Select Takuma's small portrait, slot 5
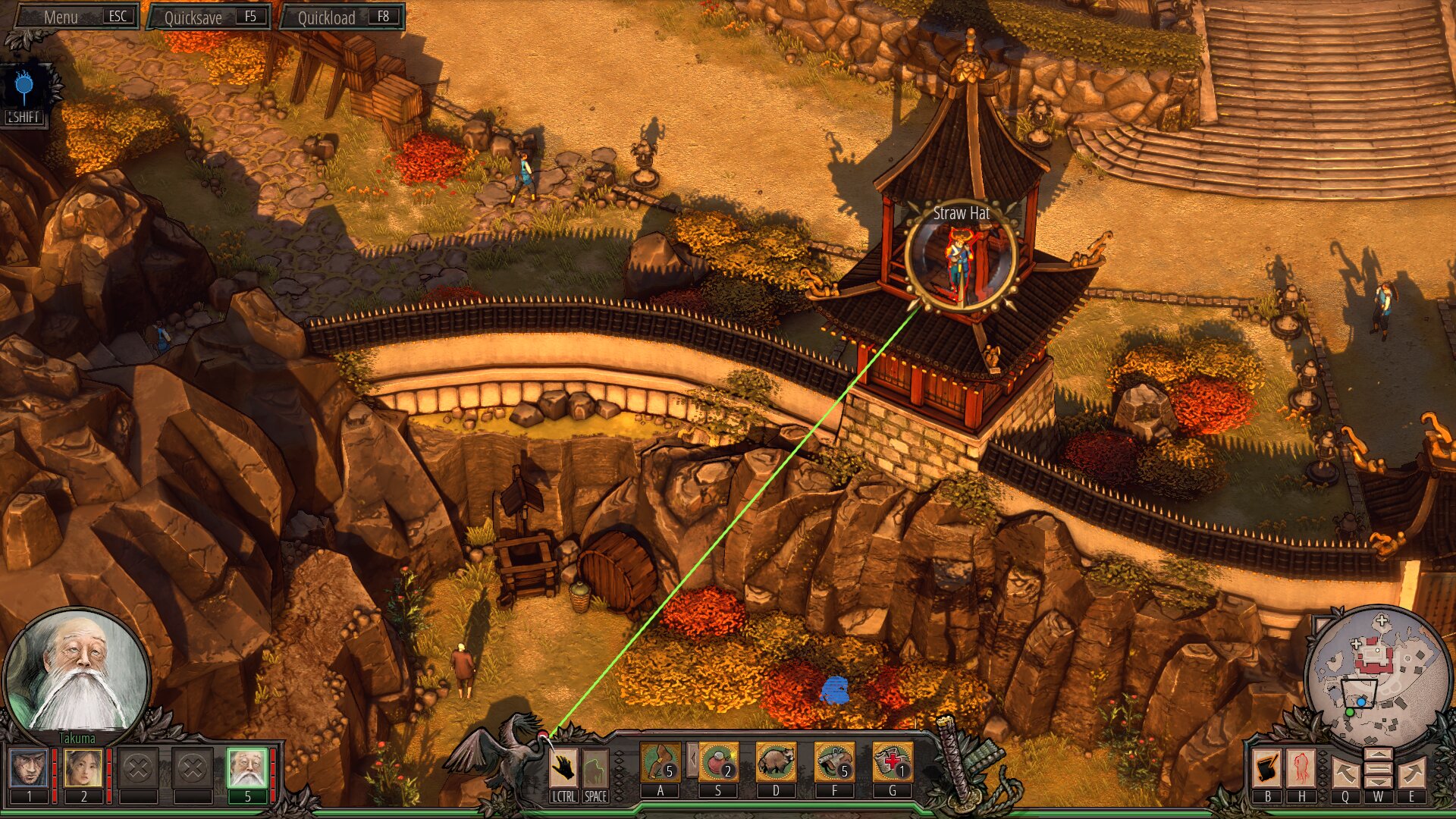 coord(247,768)
